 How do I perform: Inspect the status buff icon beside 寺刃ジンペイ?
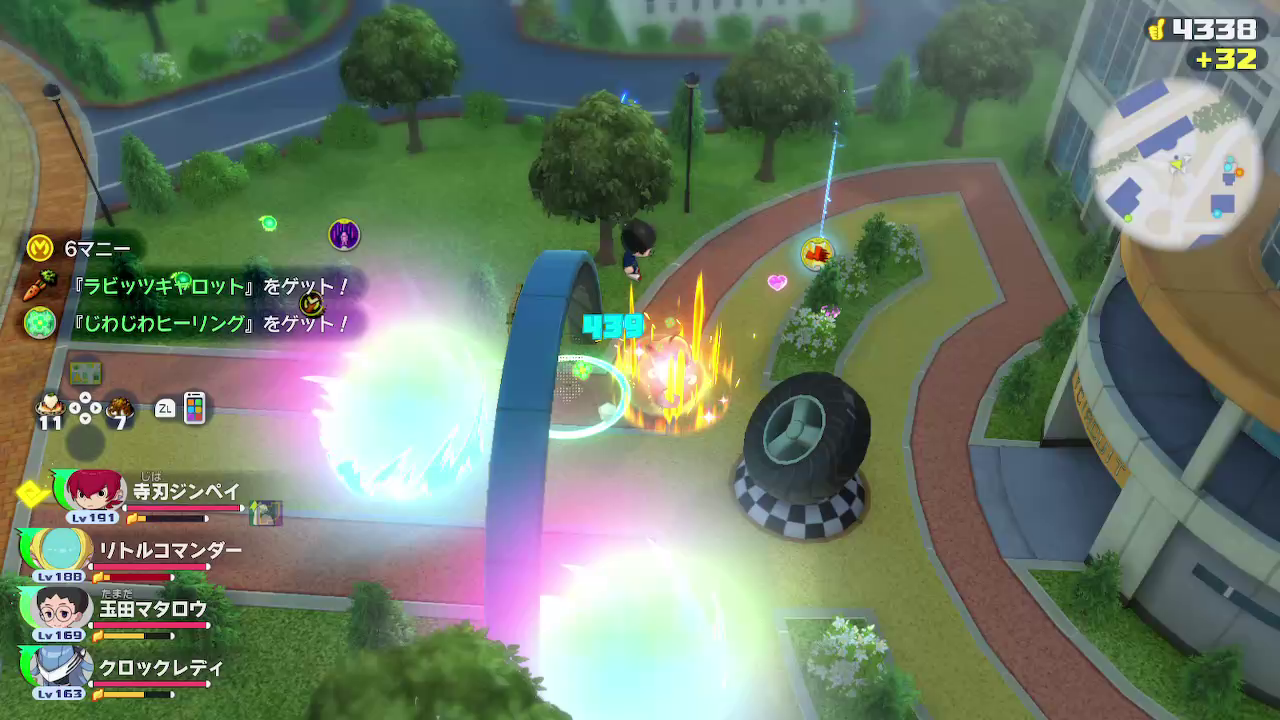[265, 512]
